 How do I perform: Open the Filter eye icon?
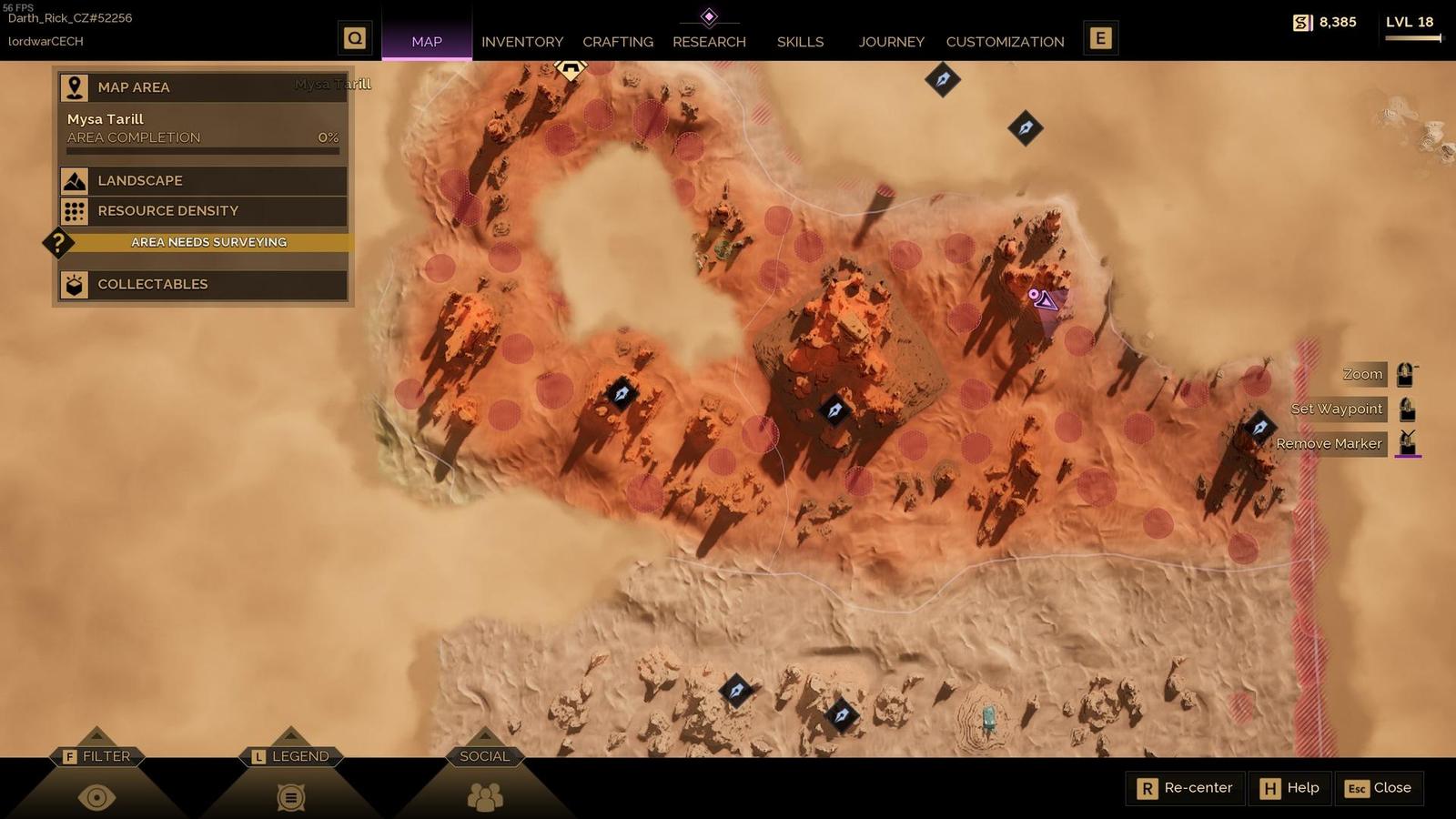point(97,795)
